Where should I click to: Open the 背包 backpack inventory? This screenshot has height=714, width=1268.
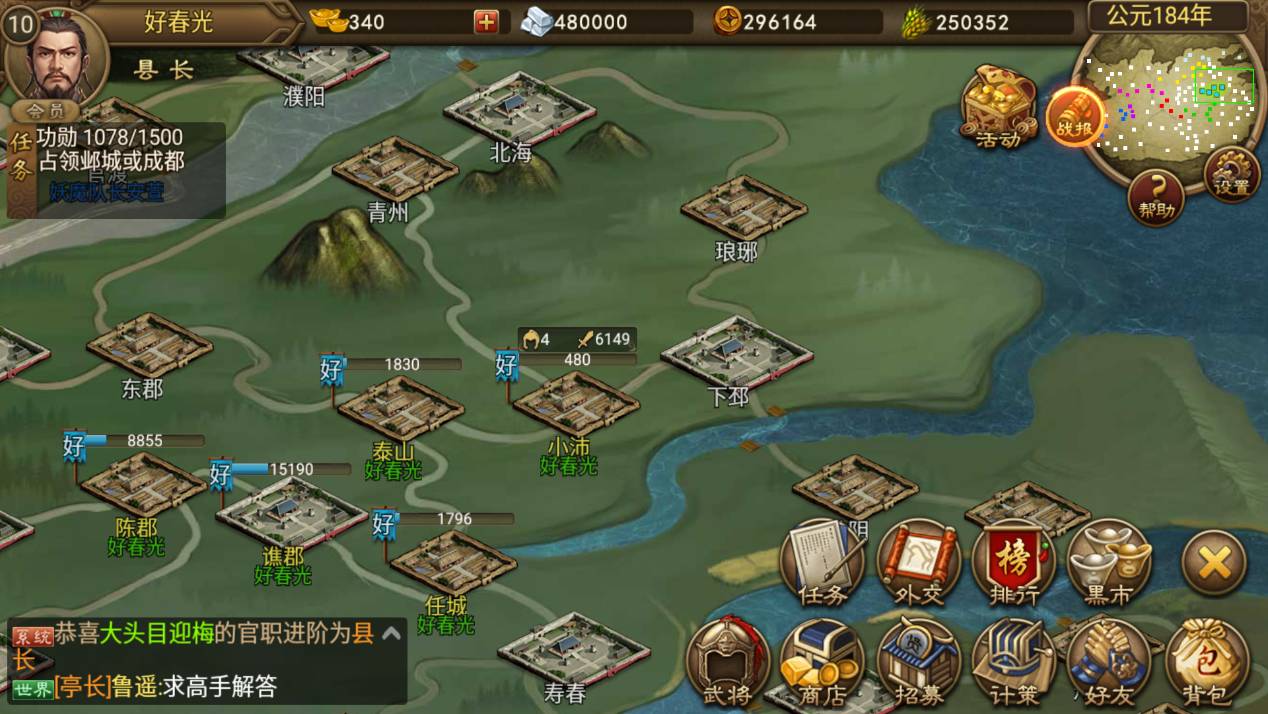1207,662
